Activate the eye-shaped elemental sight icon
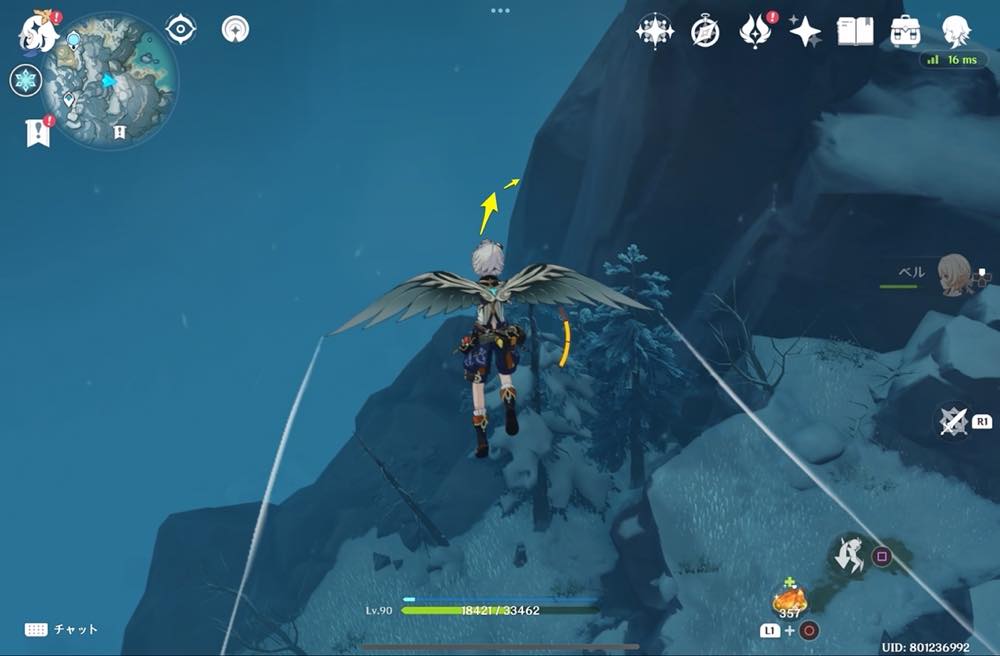Viewport: 1000px width, 656px height. point(180,30)
